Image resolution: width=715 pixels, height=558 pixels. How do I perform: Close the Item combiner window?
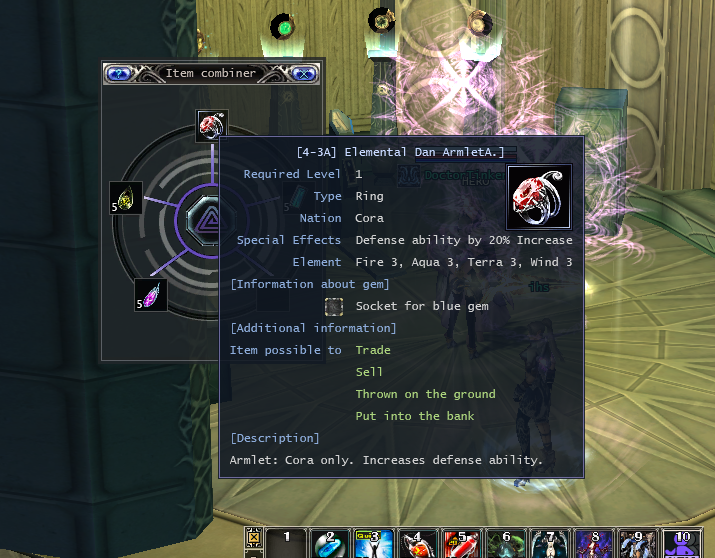(x=305, y=73)
